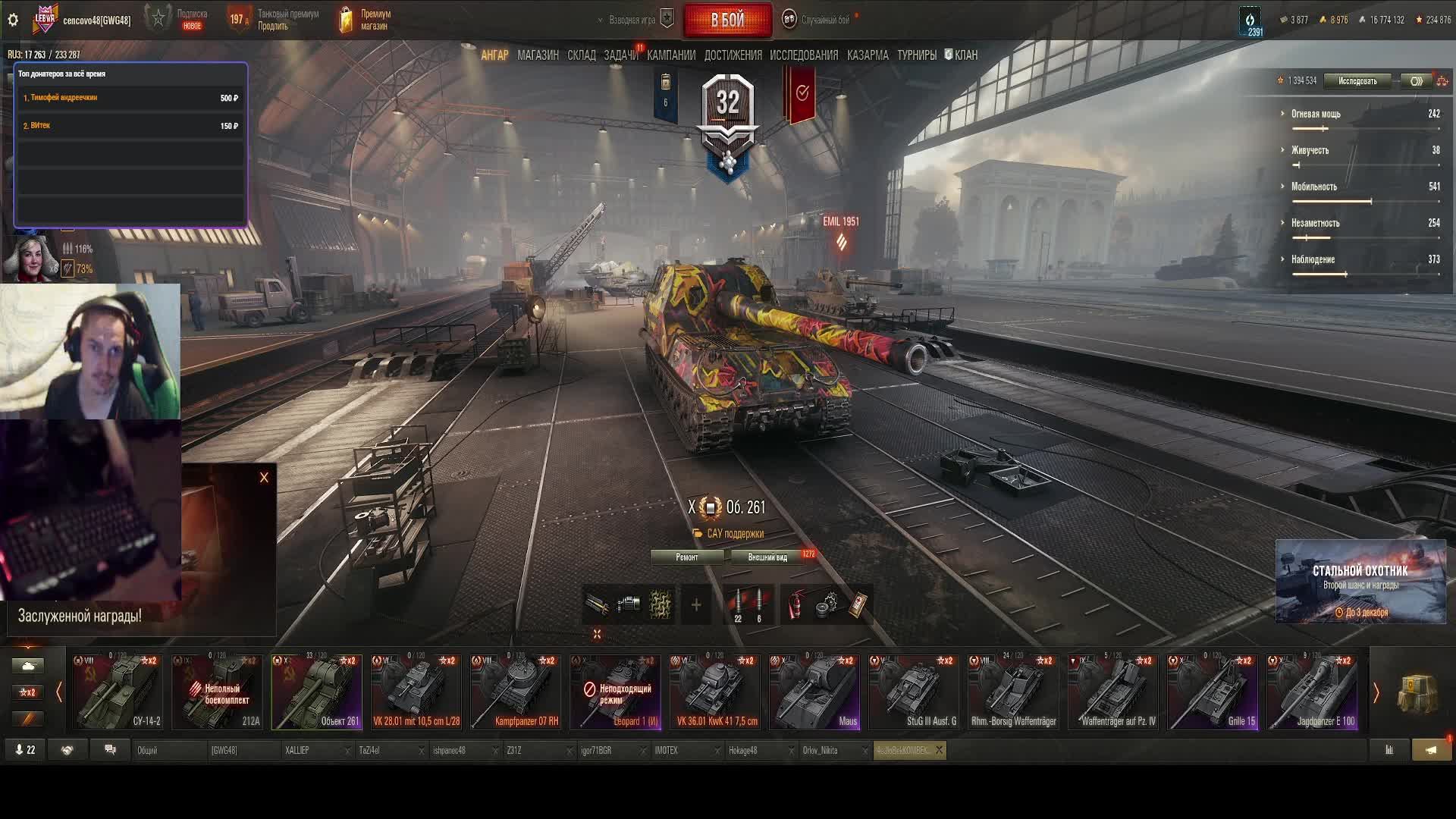This screenshot has width=1456, height=819.
Task: Open the МАГАЗИН store tab
Action: coord(538,55)
